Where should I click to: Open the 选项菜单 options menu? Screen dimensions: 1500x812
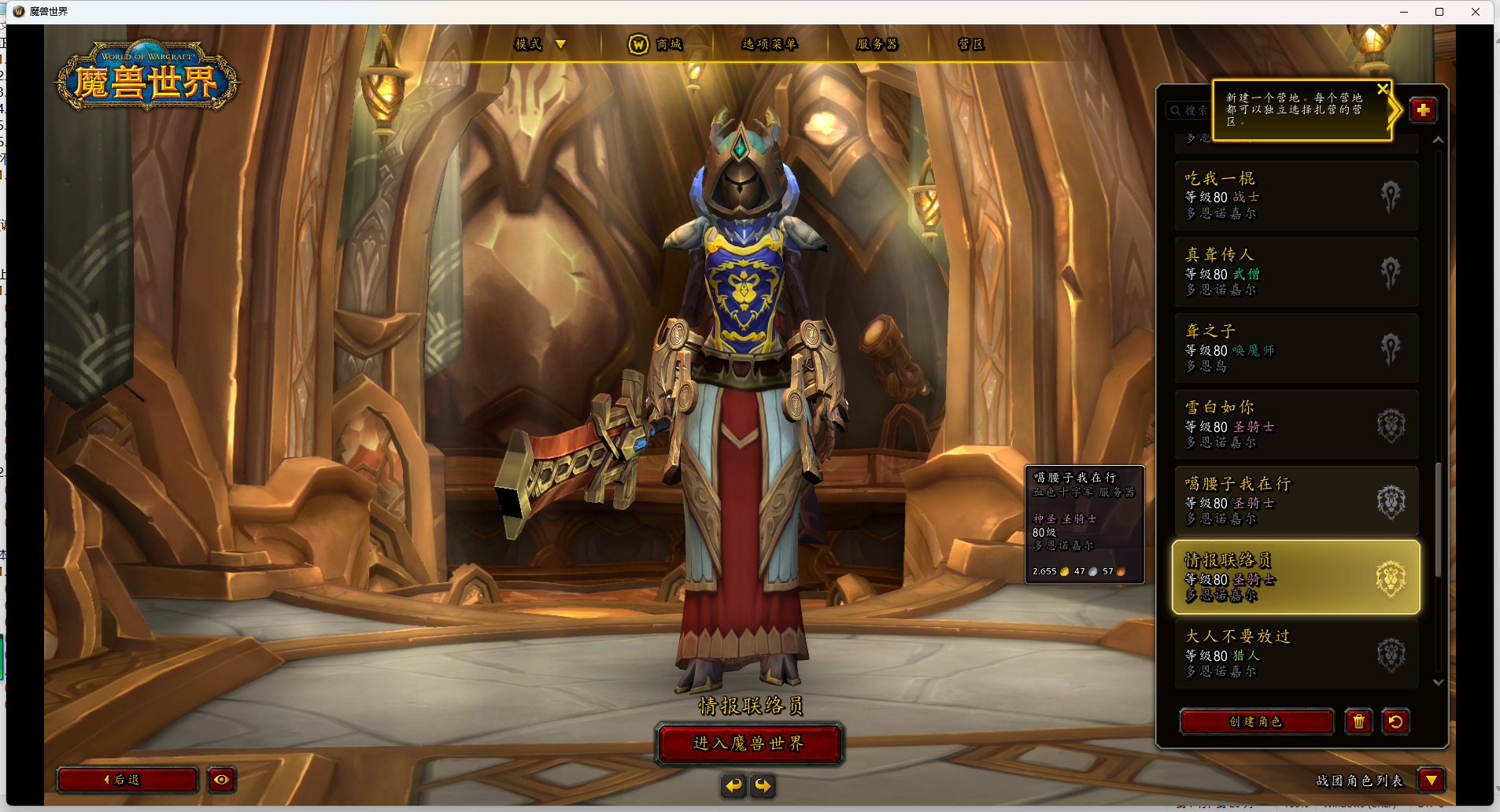[769, 44]
